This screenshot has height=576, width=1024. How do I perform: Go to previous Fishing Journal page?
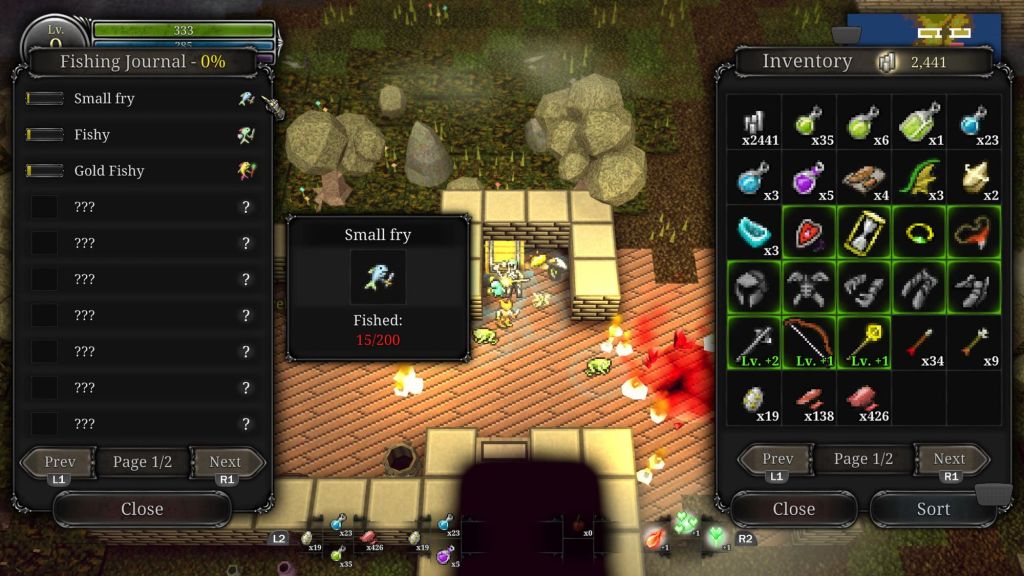[60, 462]
